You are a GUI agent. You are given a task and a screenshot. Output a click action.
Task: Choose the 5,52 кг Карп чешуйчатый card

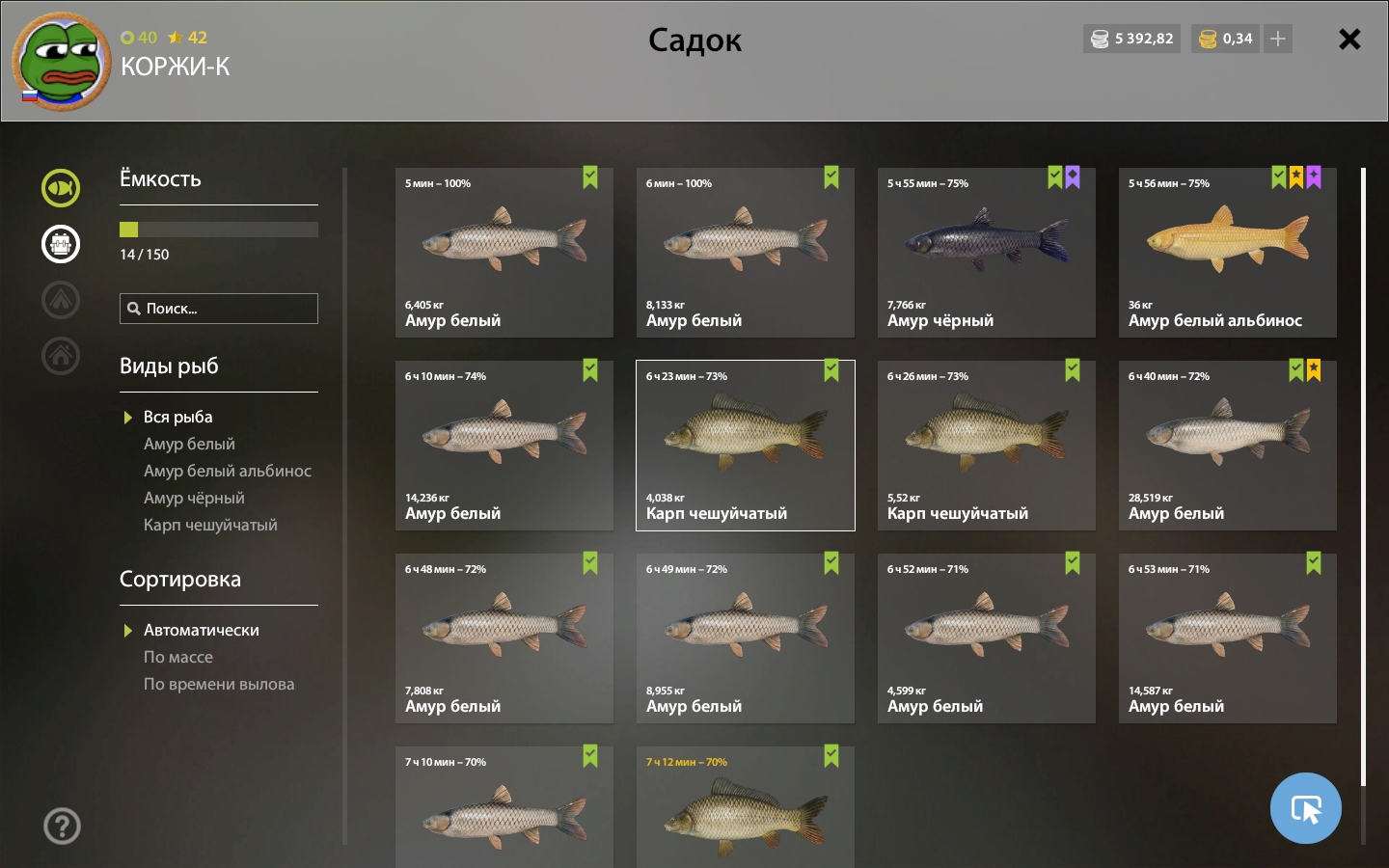pos(986,446)
